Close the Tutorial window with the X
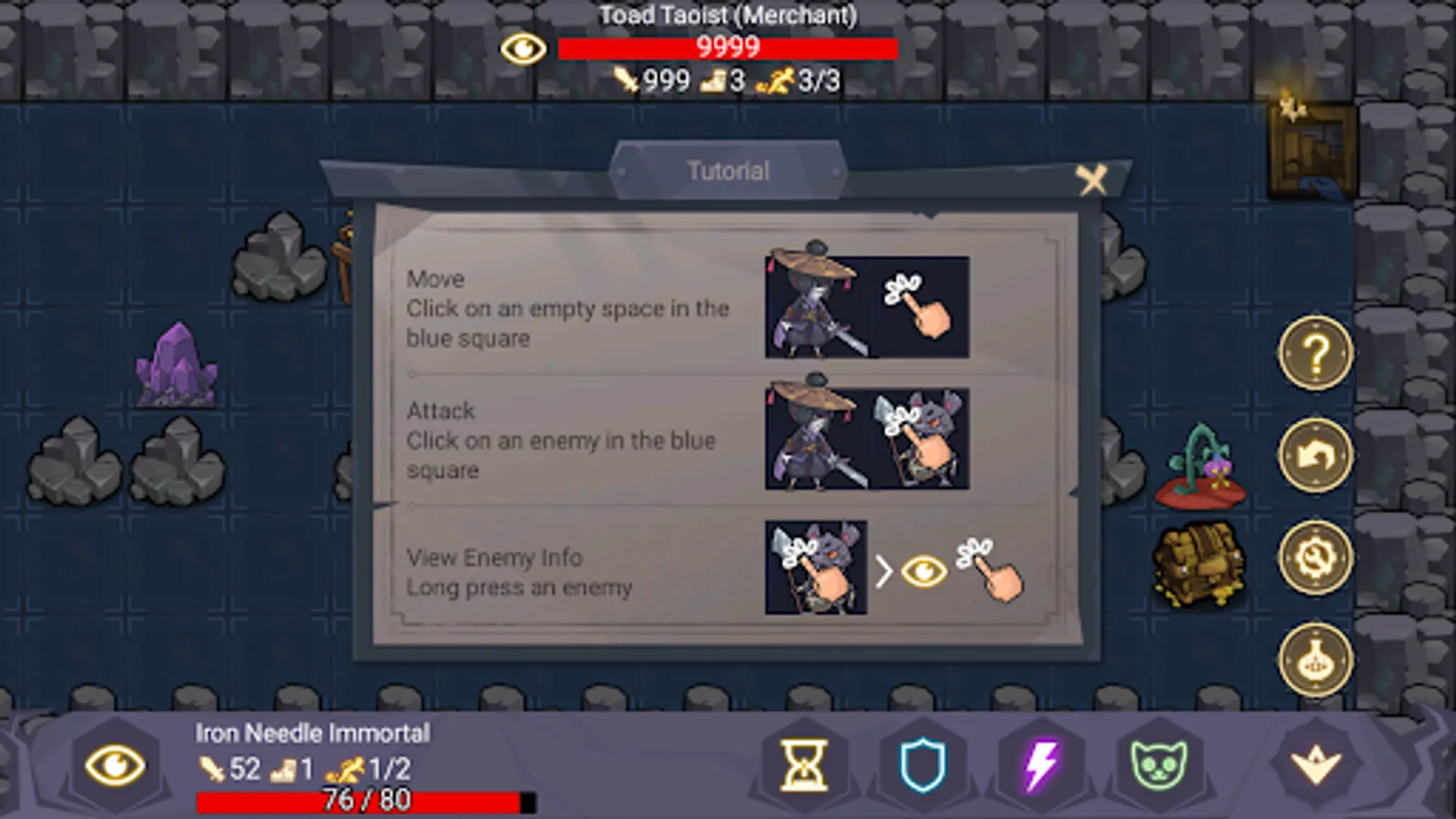The width and height of the screenshot is (1456, 819). coord(1092,180)
